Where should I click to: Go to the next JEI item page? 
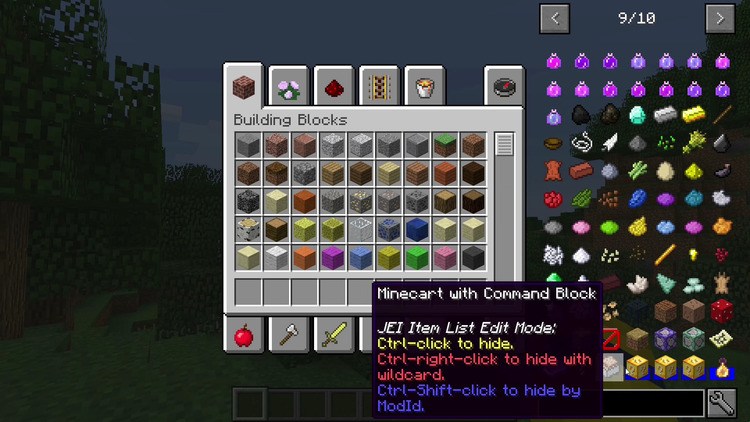[720, 18]
